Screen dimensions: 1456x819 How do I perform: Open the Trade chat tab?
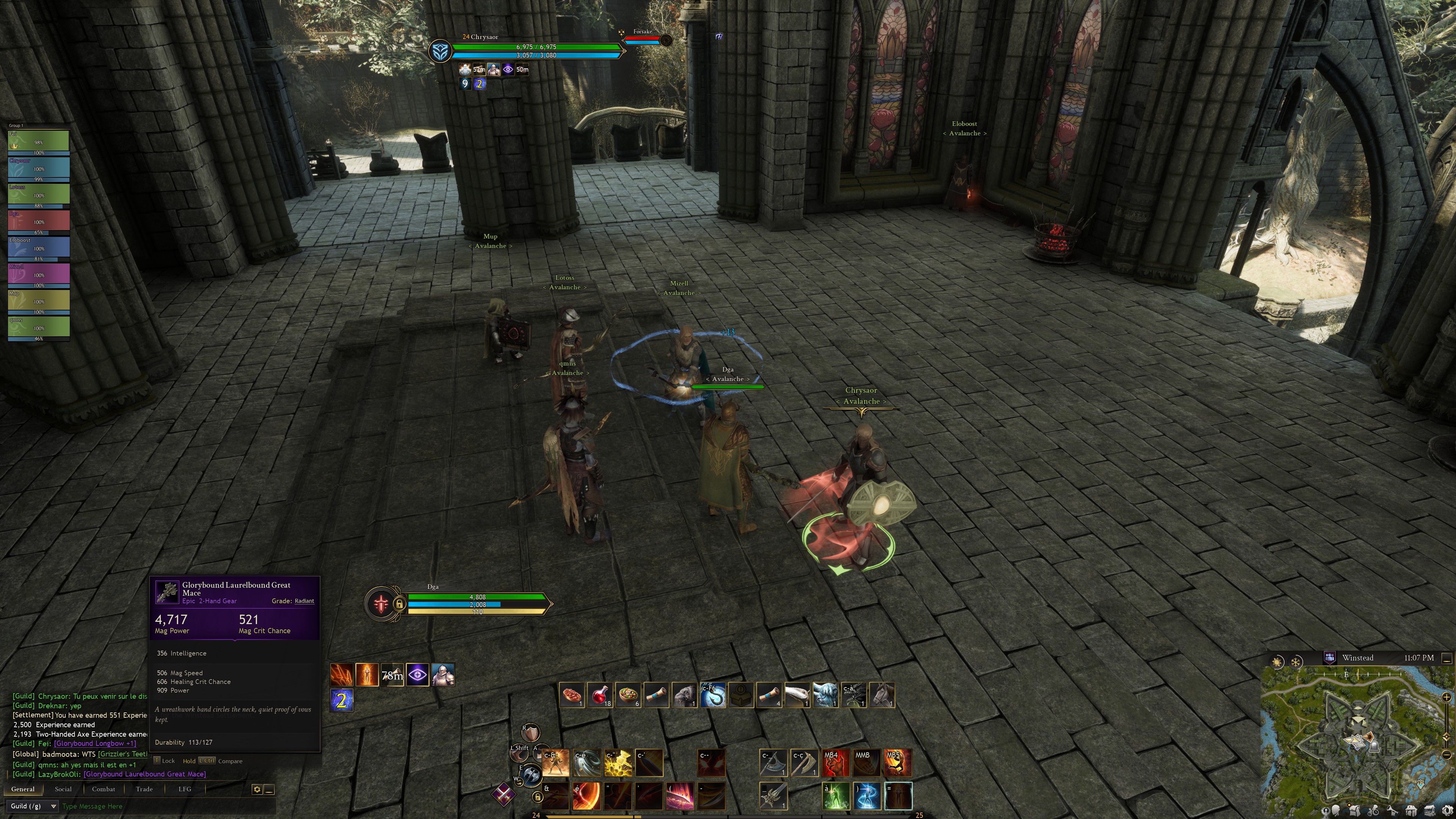(x=144, y=789)
